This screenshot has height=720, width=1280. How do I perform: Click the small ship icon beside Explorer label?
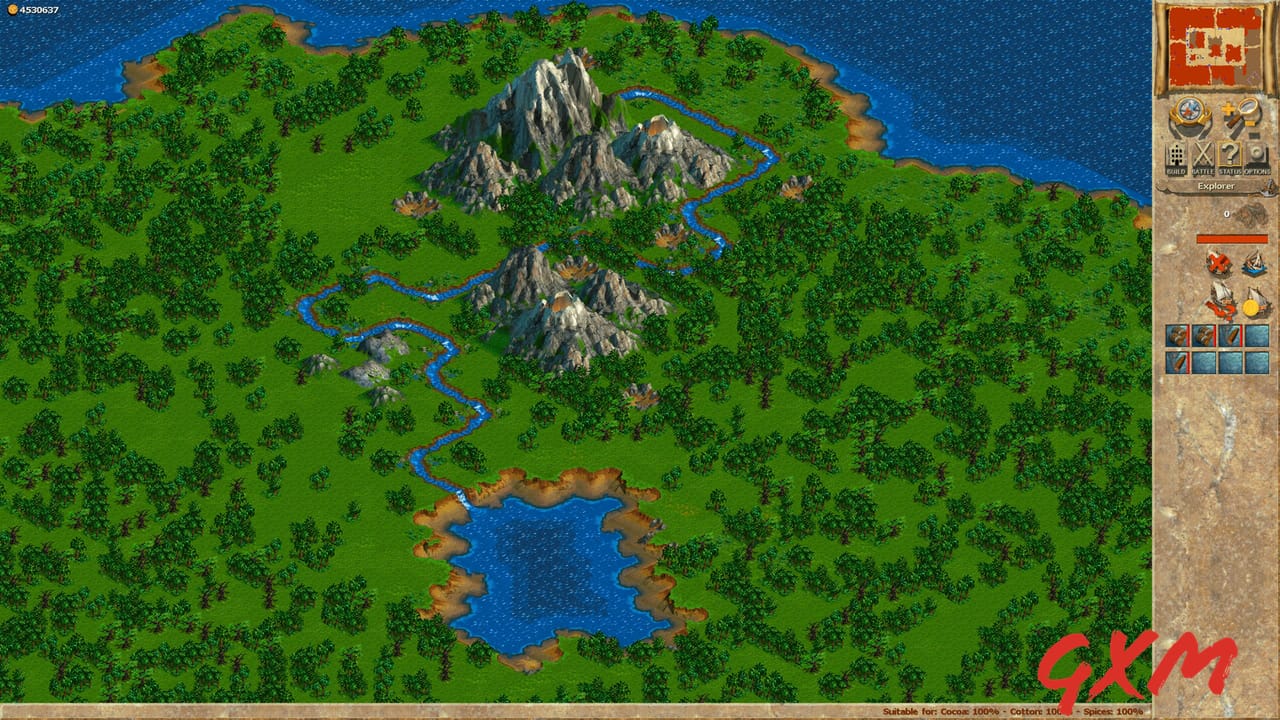[1268, 187]
